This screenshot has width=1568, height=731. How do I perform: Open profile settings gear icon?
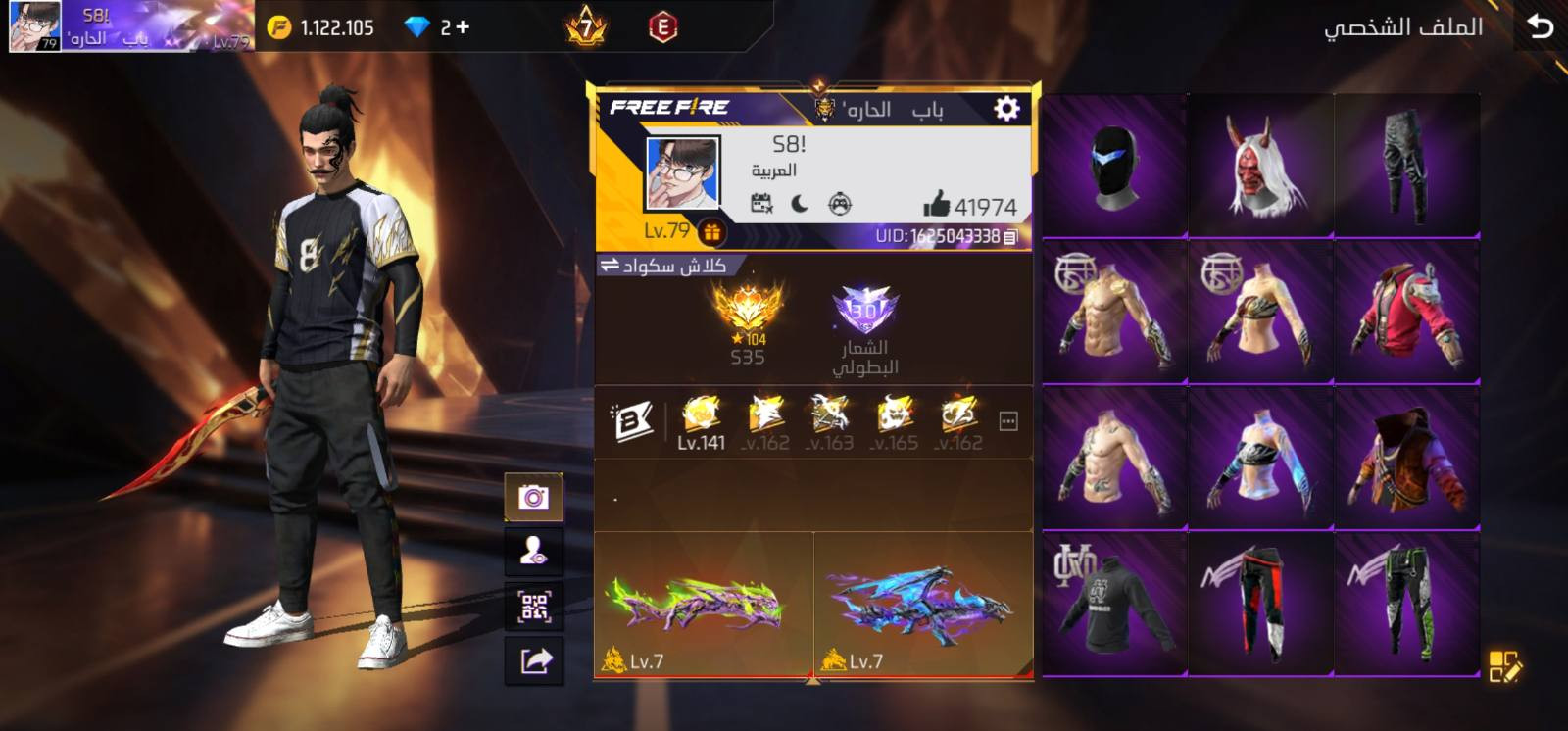tap(1006, 108)
